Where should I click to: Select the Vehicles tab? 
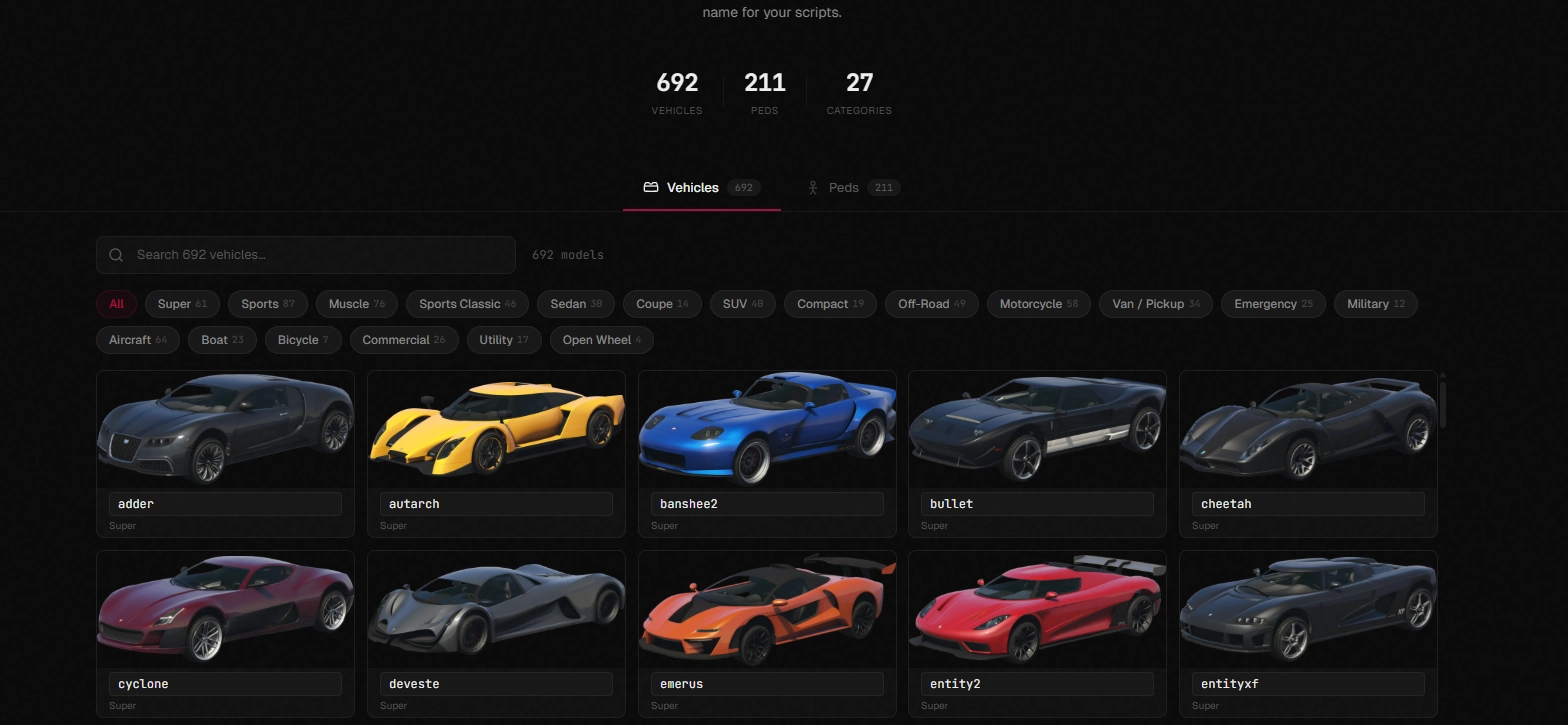[692, 187]
